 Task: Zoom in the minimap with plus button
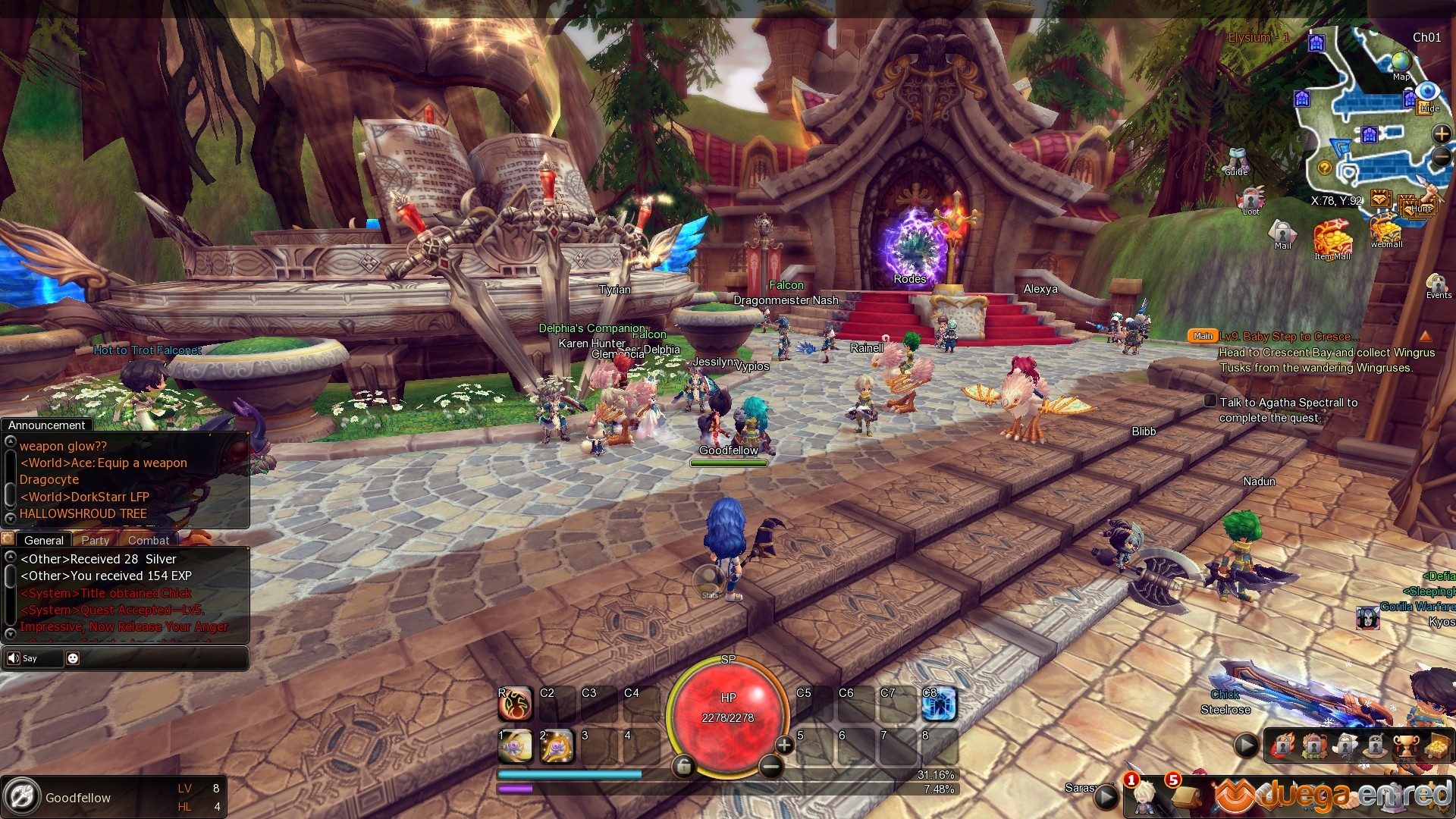[x=1441, y=134]
